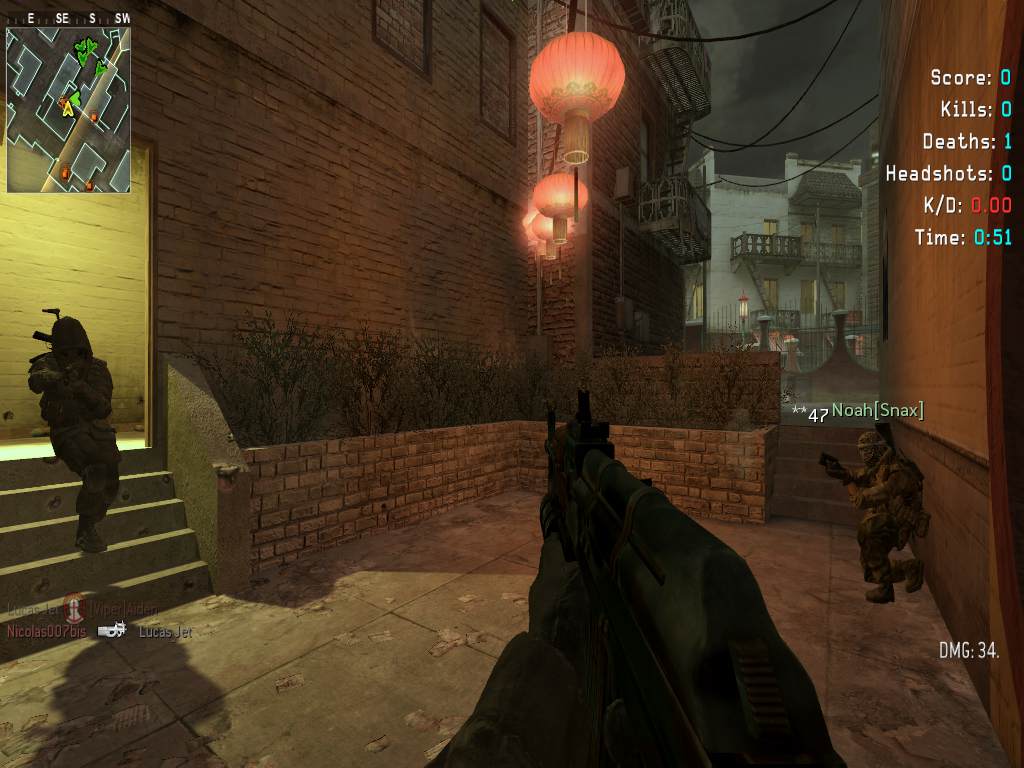The width and height of the screenshot is (1024, 768).
Task: Click the Noah[Snax] teammate name tag
Action: point(877,411)
